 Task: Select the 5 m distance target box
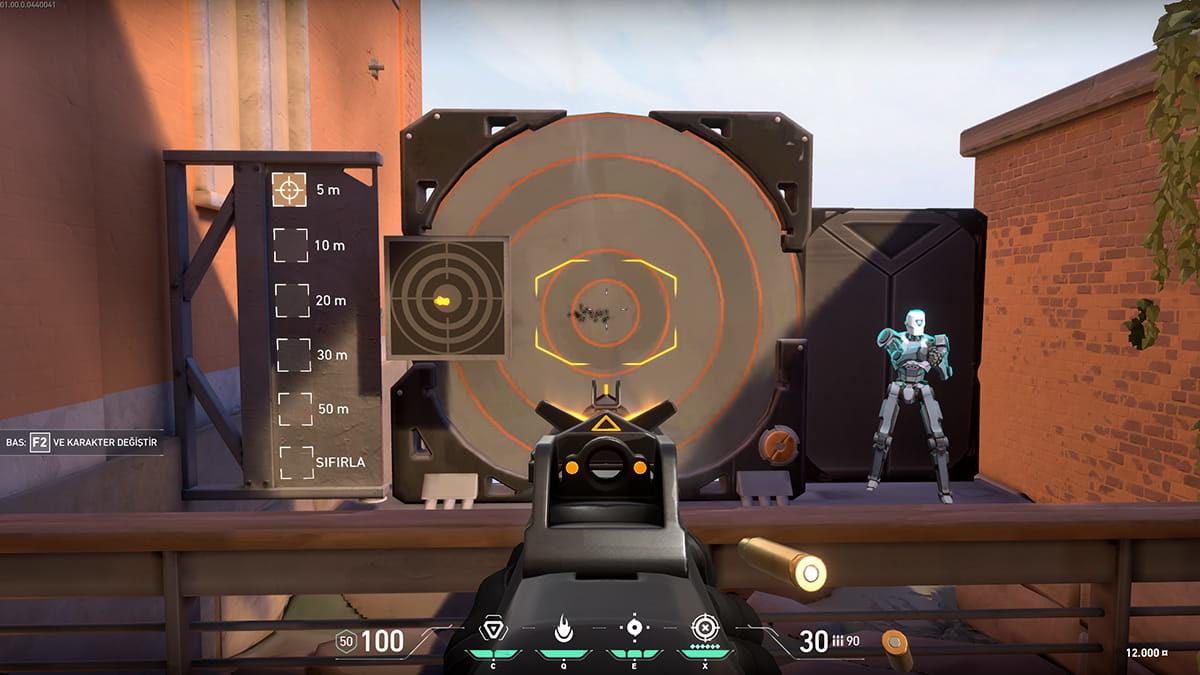[290, 189]
